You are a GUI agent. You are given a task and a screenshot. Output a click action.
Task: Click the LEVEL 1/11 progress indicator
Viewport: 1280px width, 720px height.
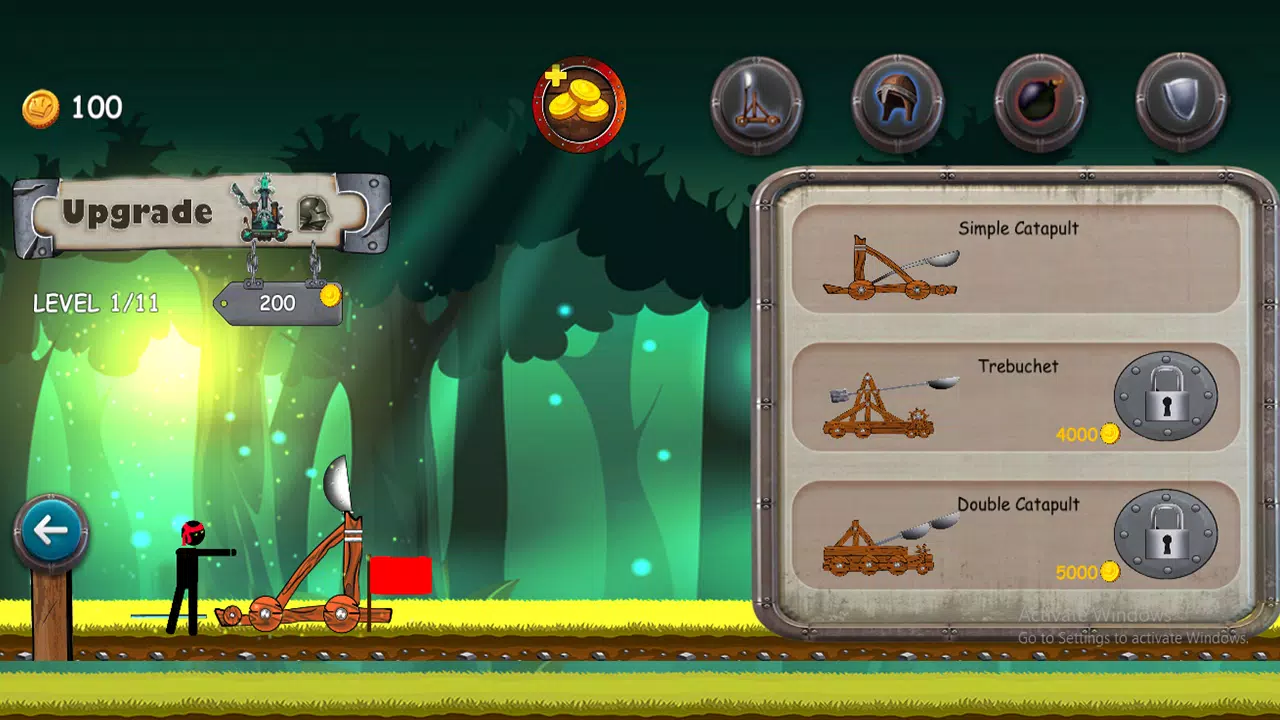(x=96, y=303)
